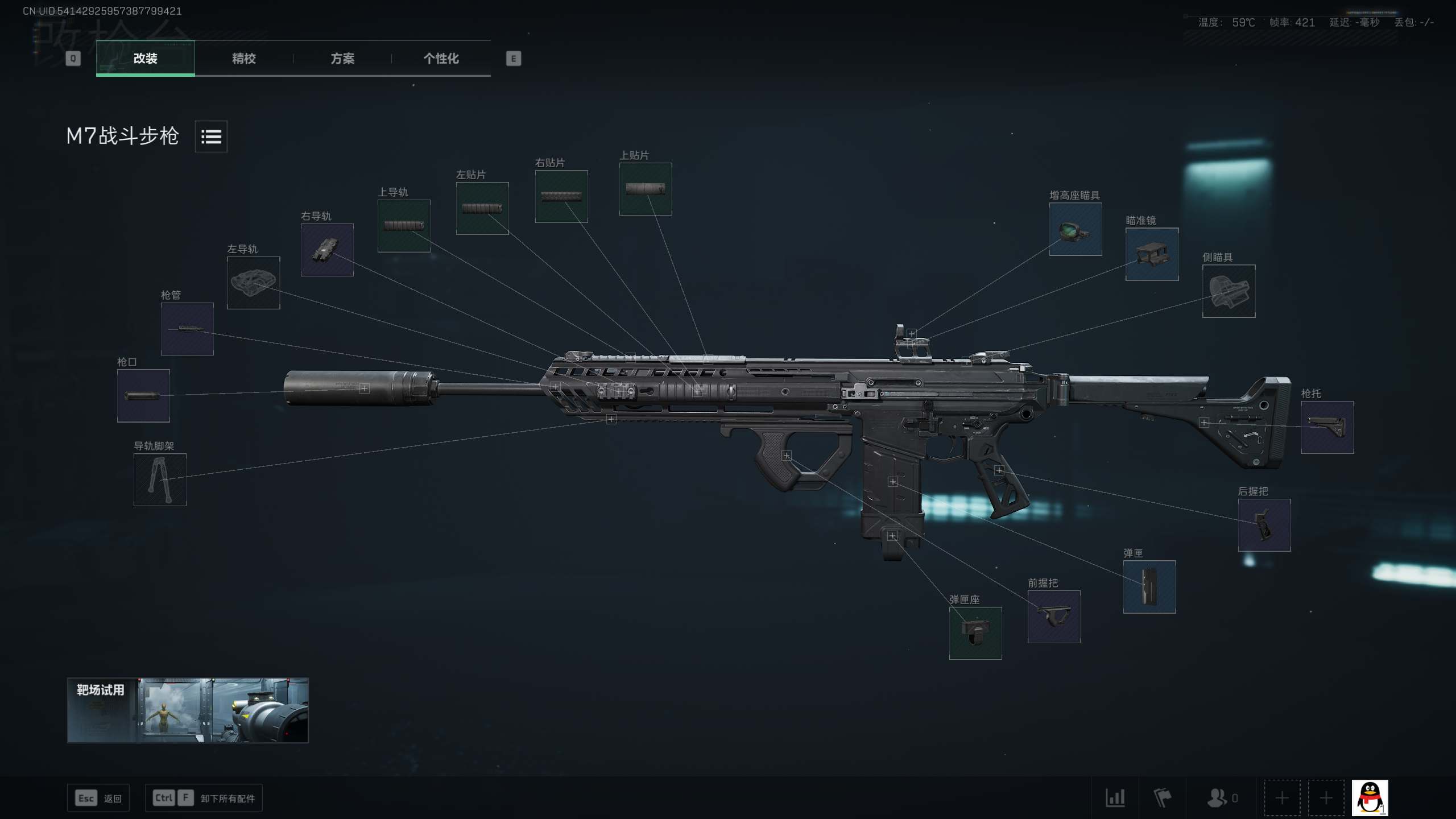Click the 改装 tab

(x=146, y=59)
